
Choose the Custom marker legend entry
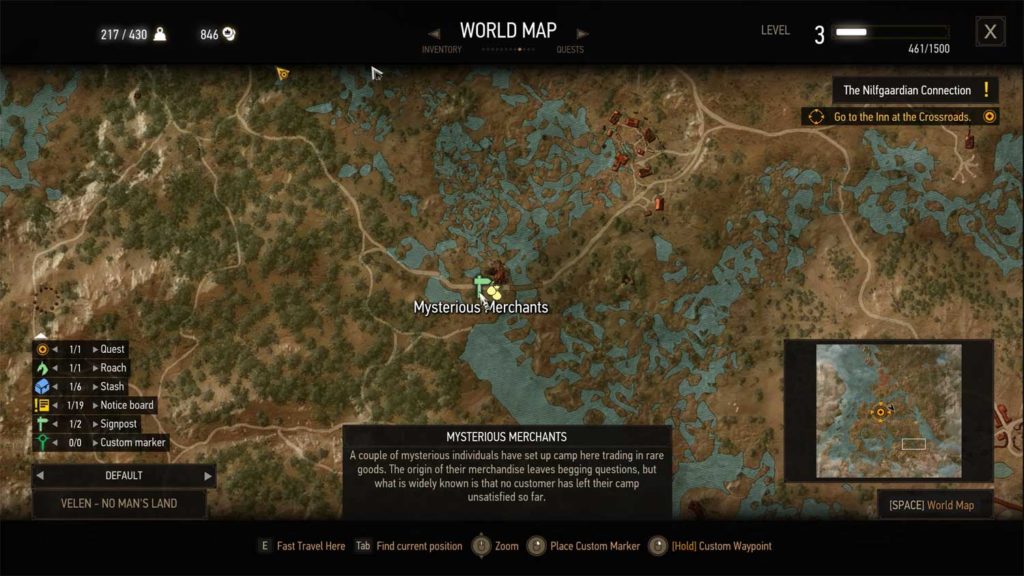pyautogui.click(x=133, y=442)
